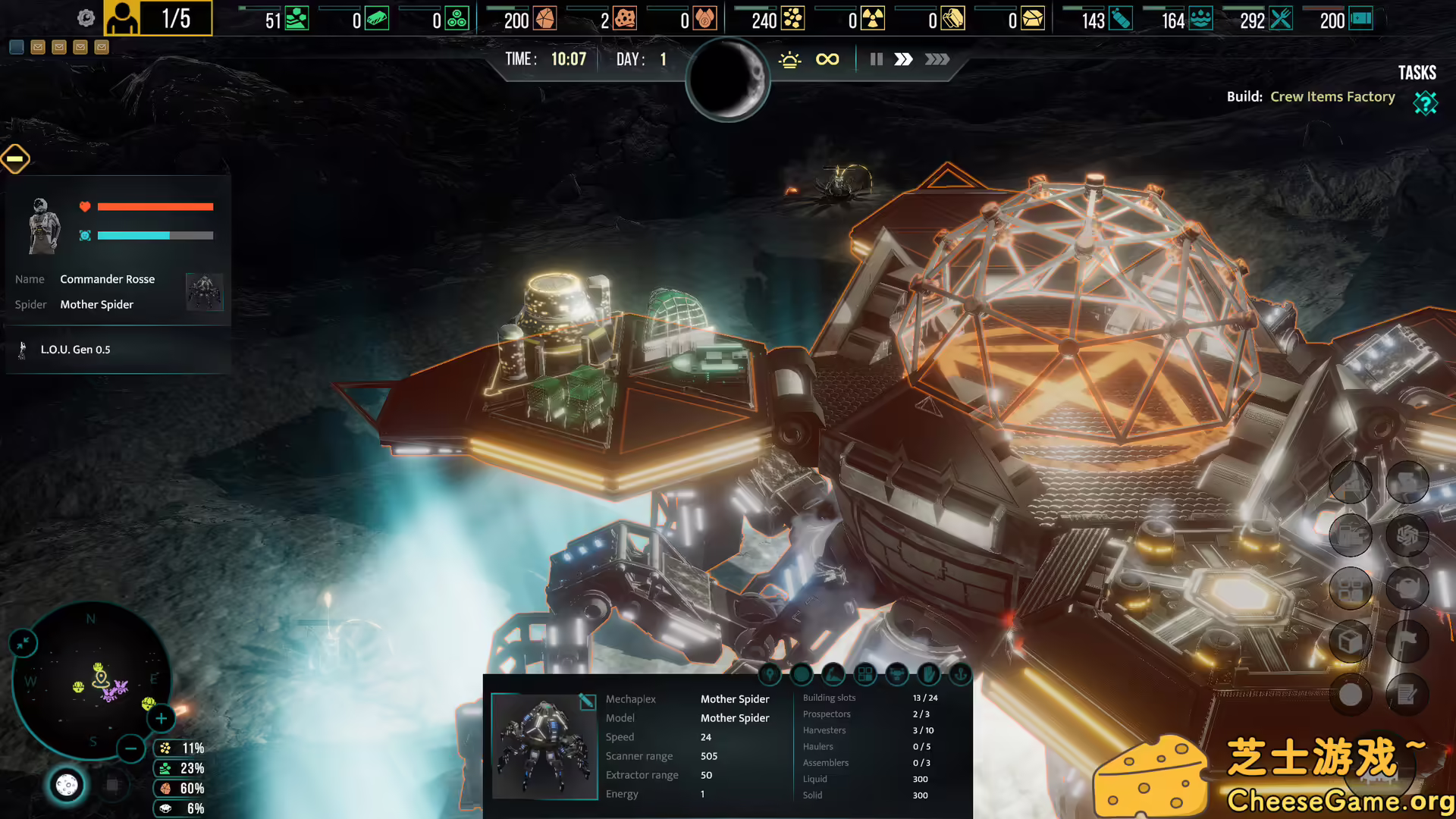Collapse the Commander Rosse panel with the minus button
Image resolution: width=1456 pixels, height=819 pixels.
[x=15, y=158]
